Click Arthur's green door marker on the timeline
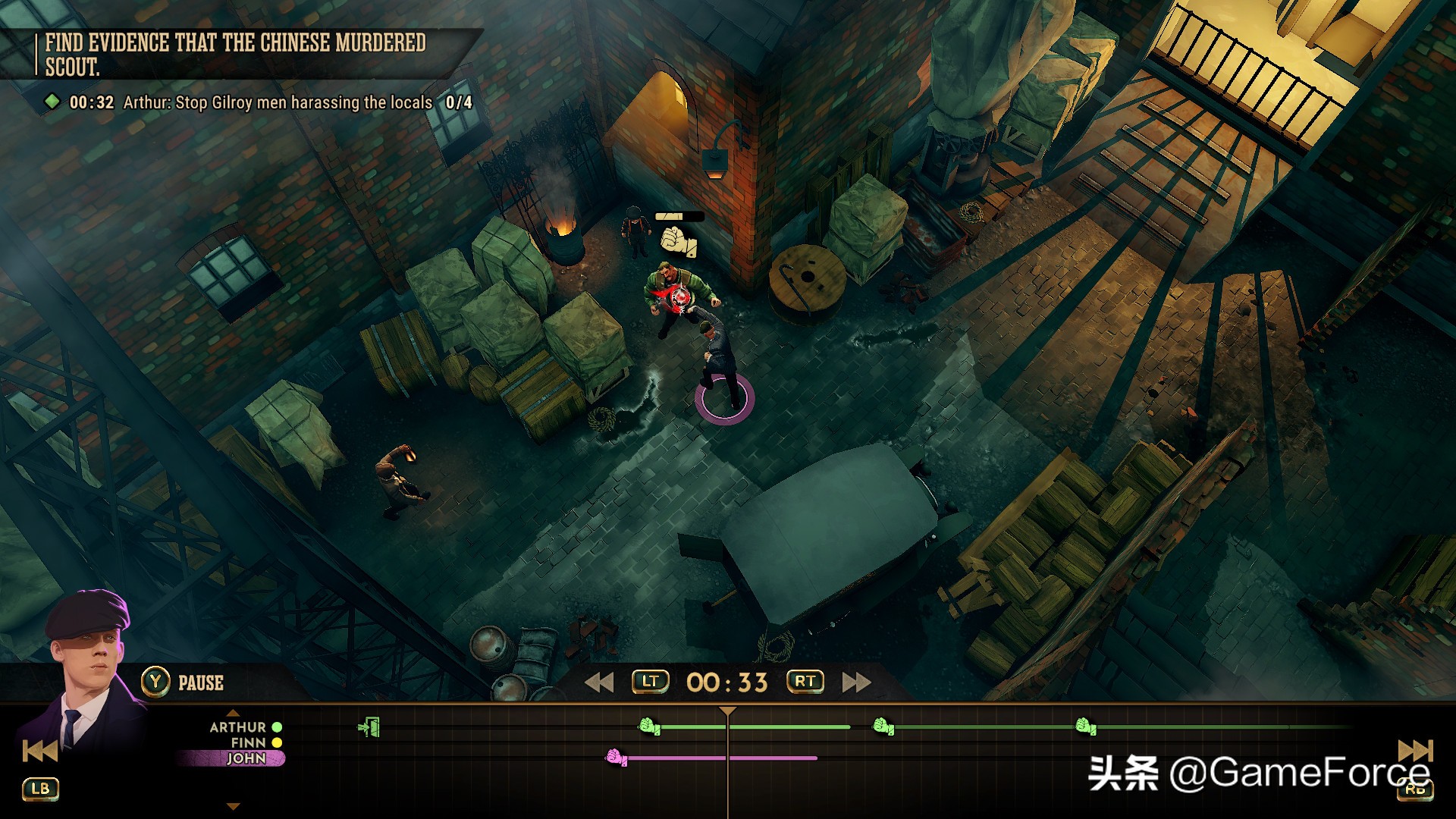Viewport: 1456px width, 819px height. point(369,727)
